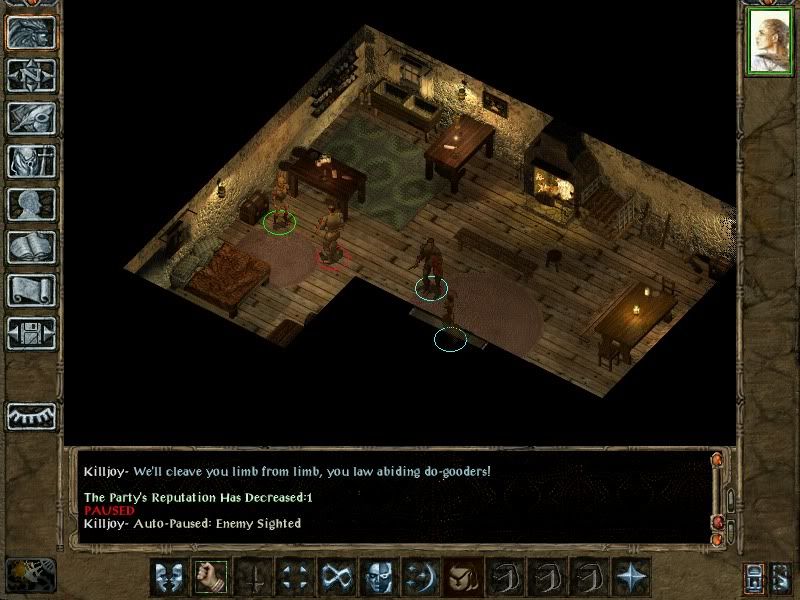Click the red gem above dialog scrollbar
This screenshot has width=800, height=600.
(717, 460)
